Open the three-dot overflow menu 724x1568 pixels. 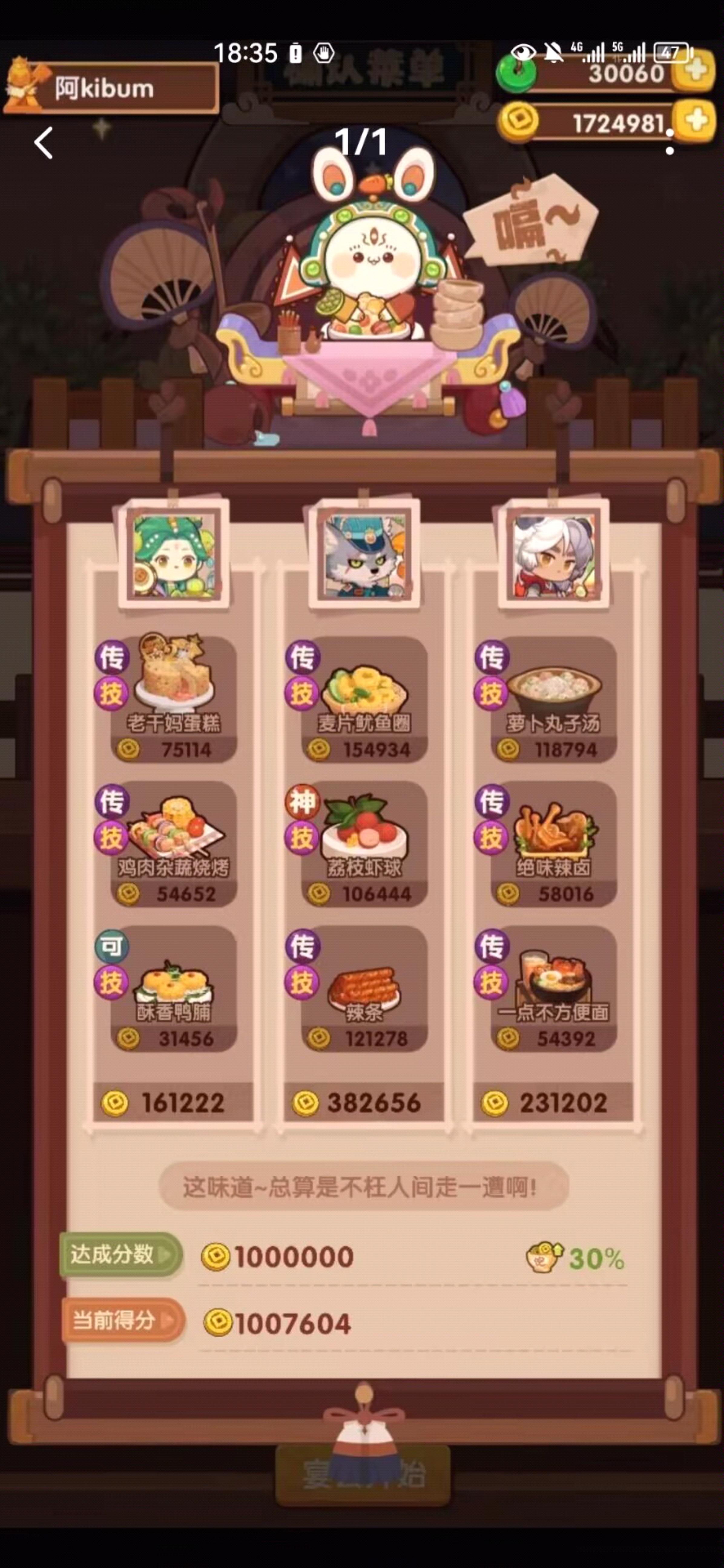tap(670, 141)
